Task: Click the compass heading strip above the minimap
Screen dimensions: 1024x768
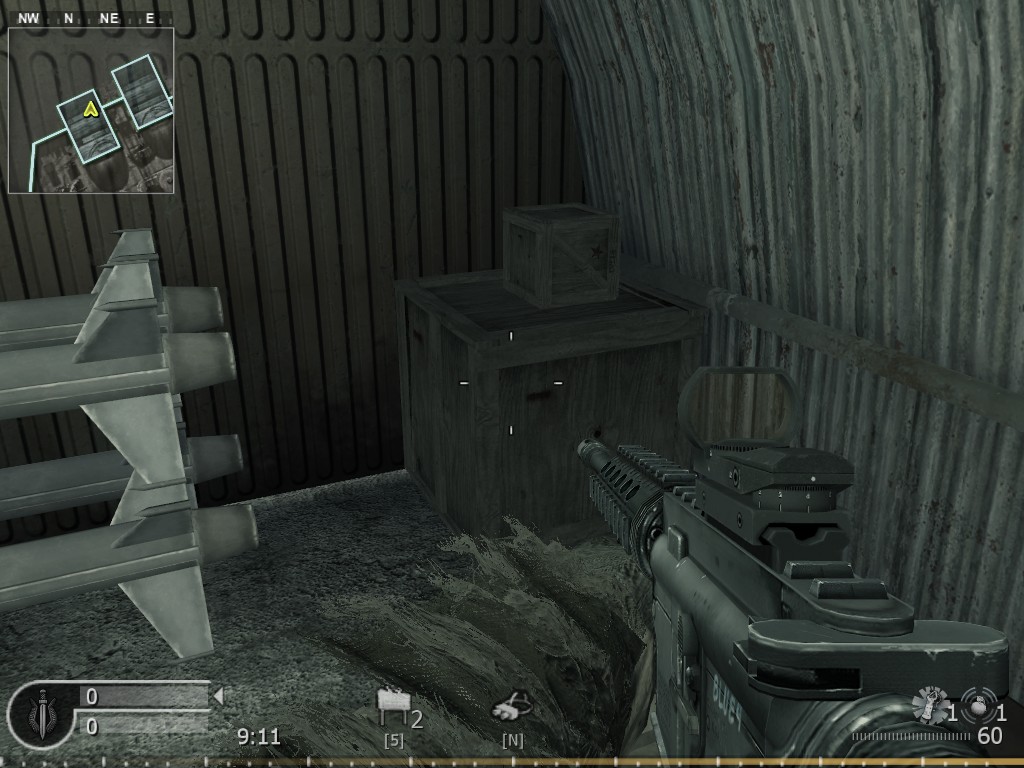Action: [90, 18]
